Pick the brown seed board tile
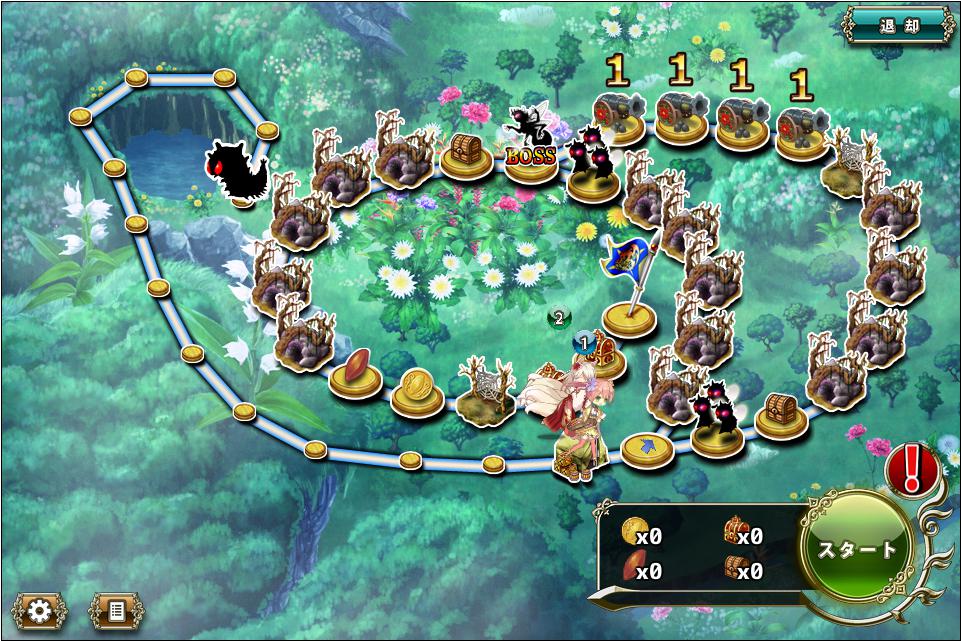 point(356,370)
